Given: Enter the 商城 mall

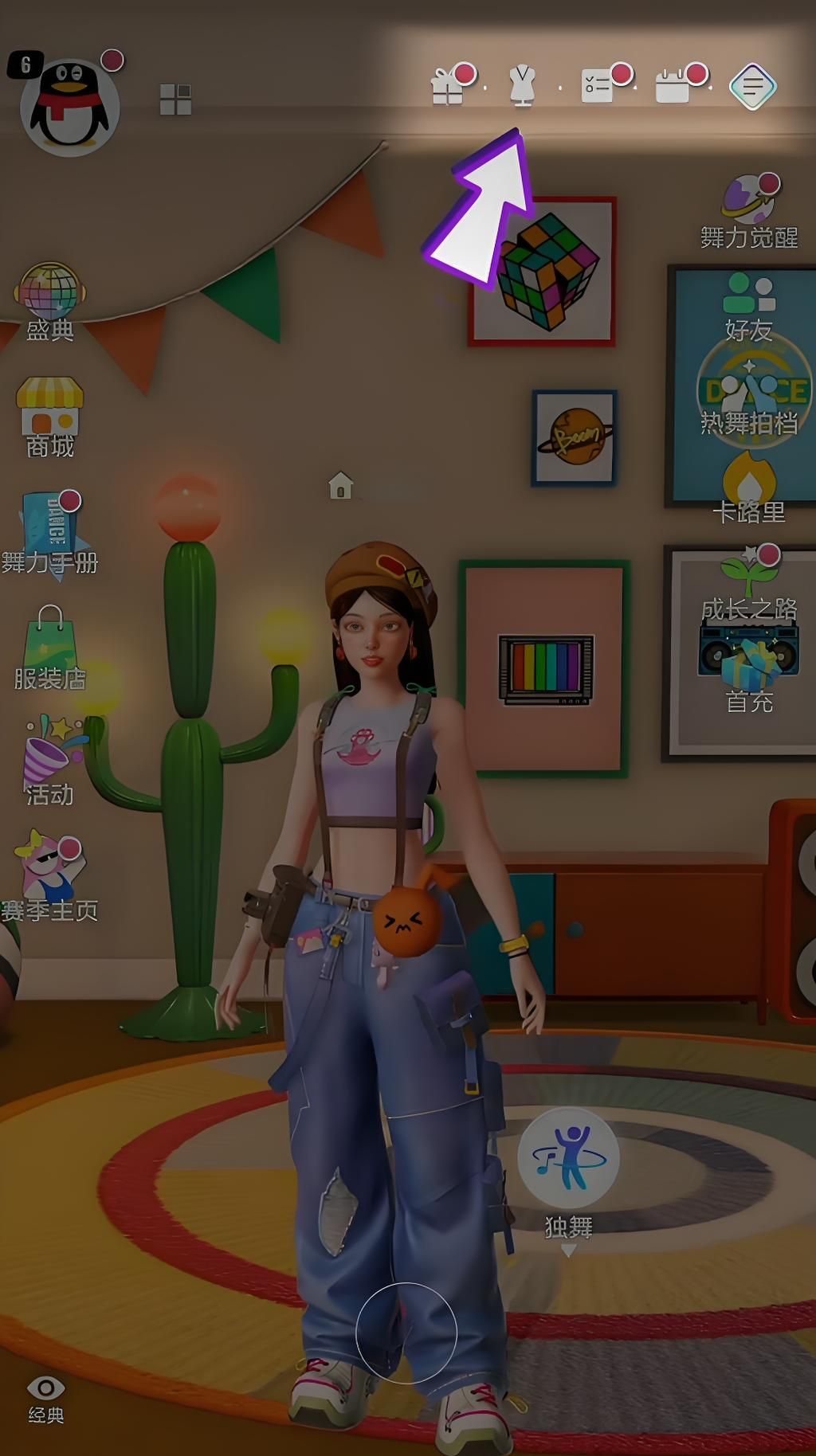Looking at the screenshot, I should coord(49,417).
